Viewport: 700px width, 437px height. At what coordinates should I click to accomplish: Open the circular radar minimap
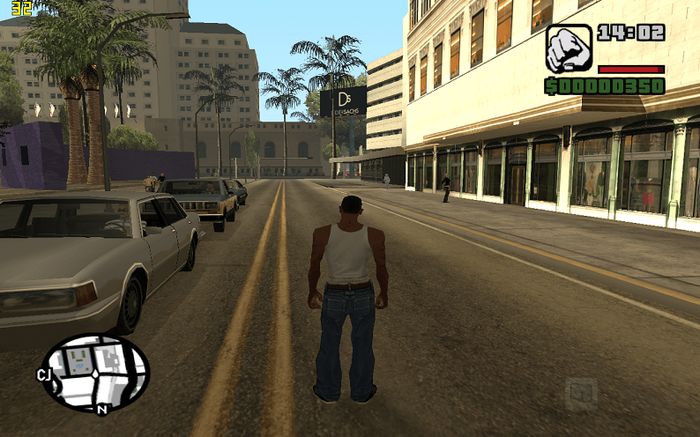pos(94,373)
